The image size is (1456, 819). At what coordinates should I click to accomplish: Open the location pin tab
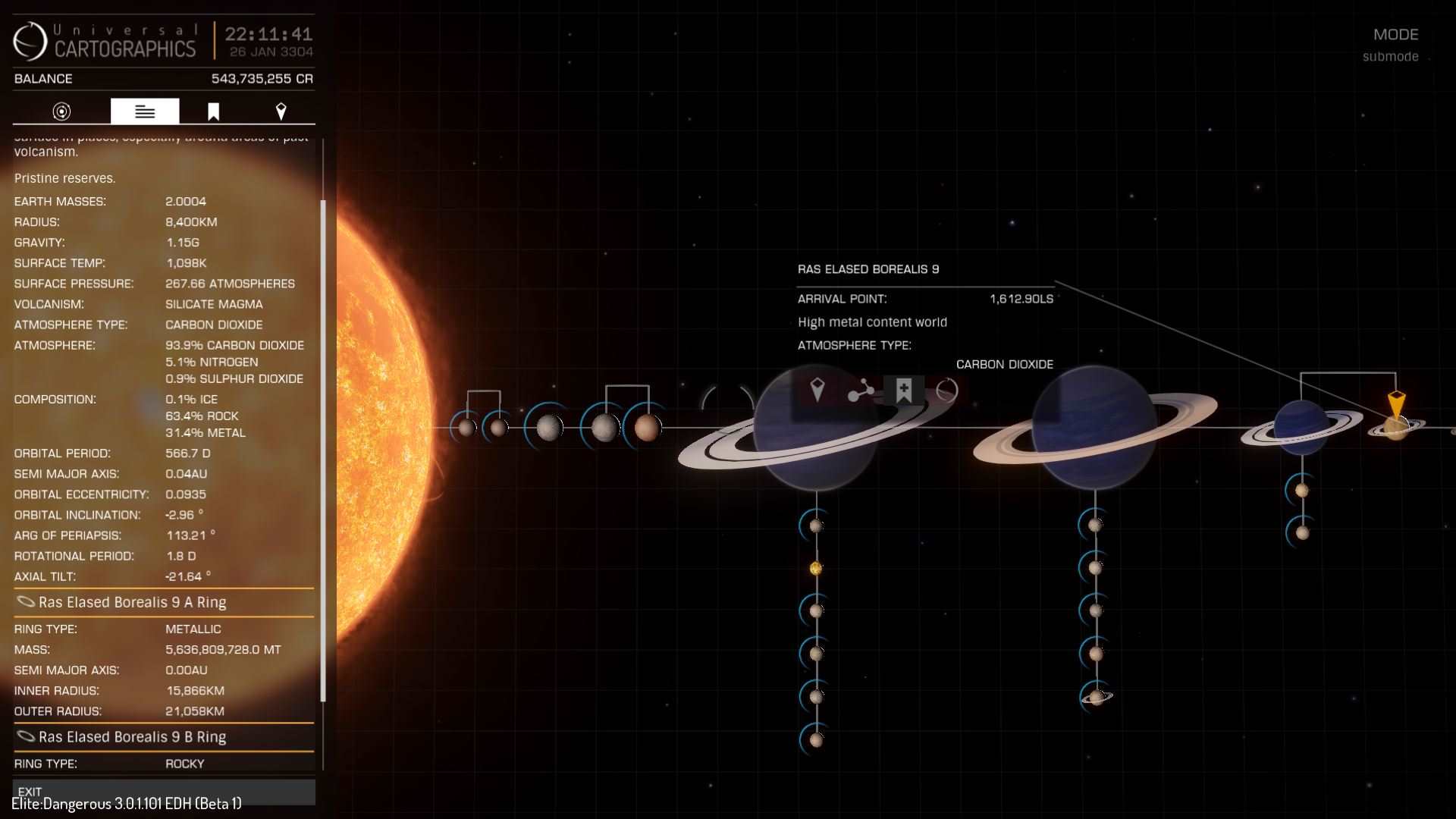pyautogui.click(x=281, y=111)
